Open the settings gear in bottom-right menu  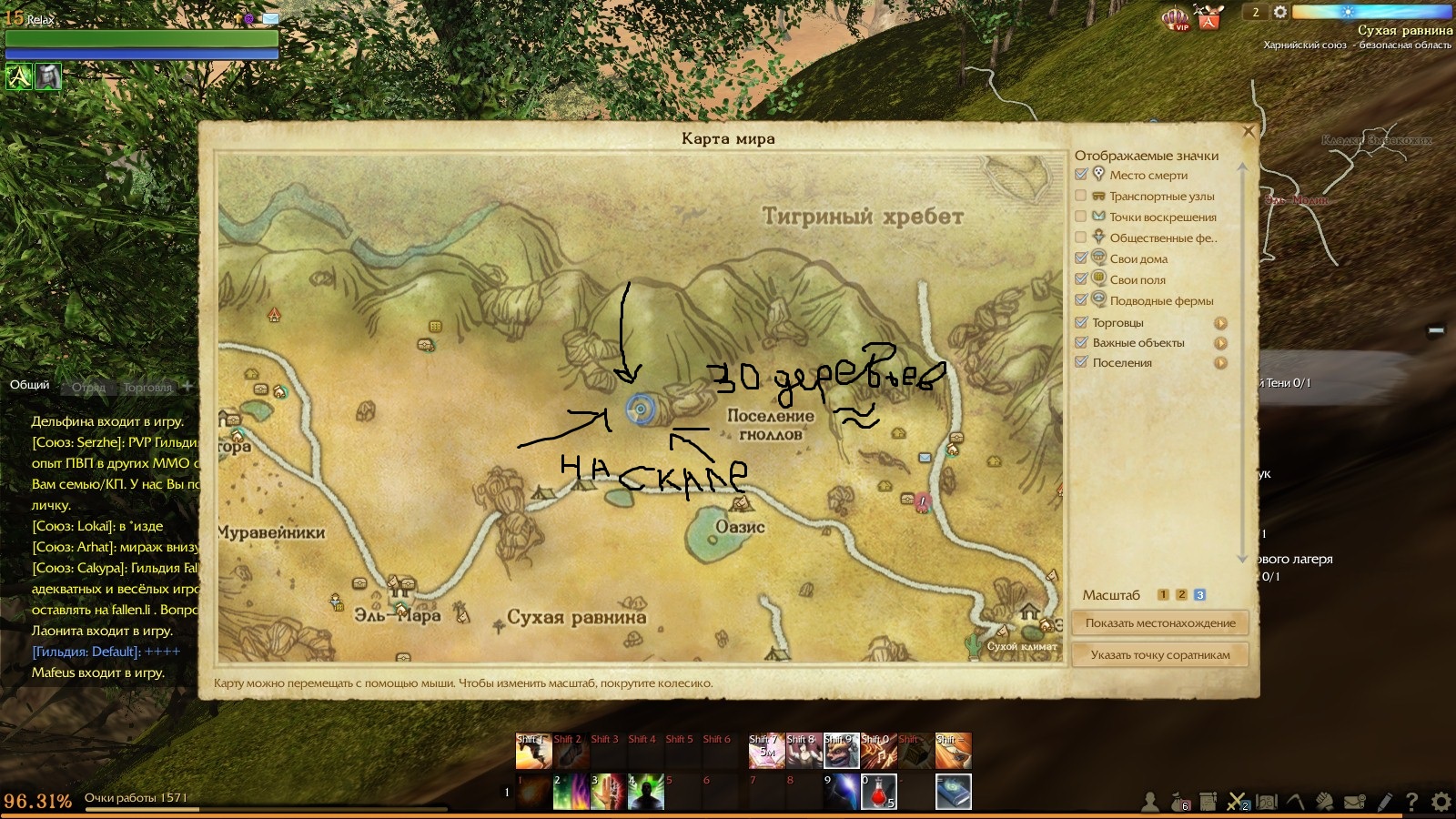[1441, 802]
